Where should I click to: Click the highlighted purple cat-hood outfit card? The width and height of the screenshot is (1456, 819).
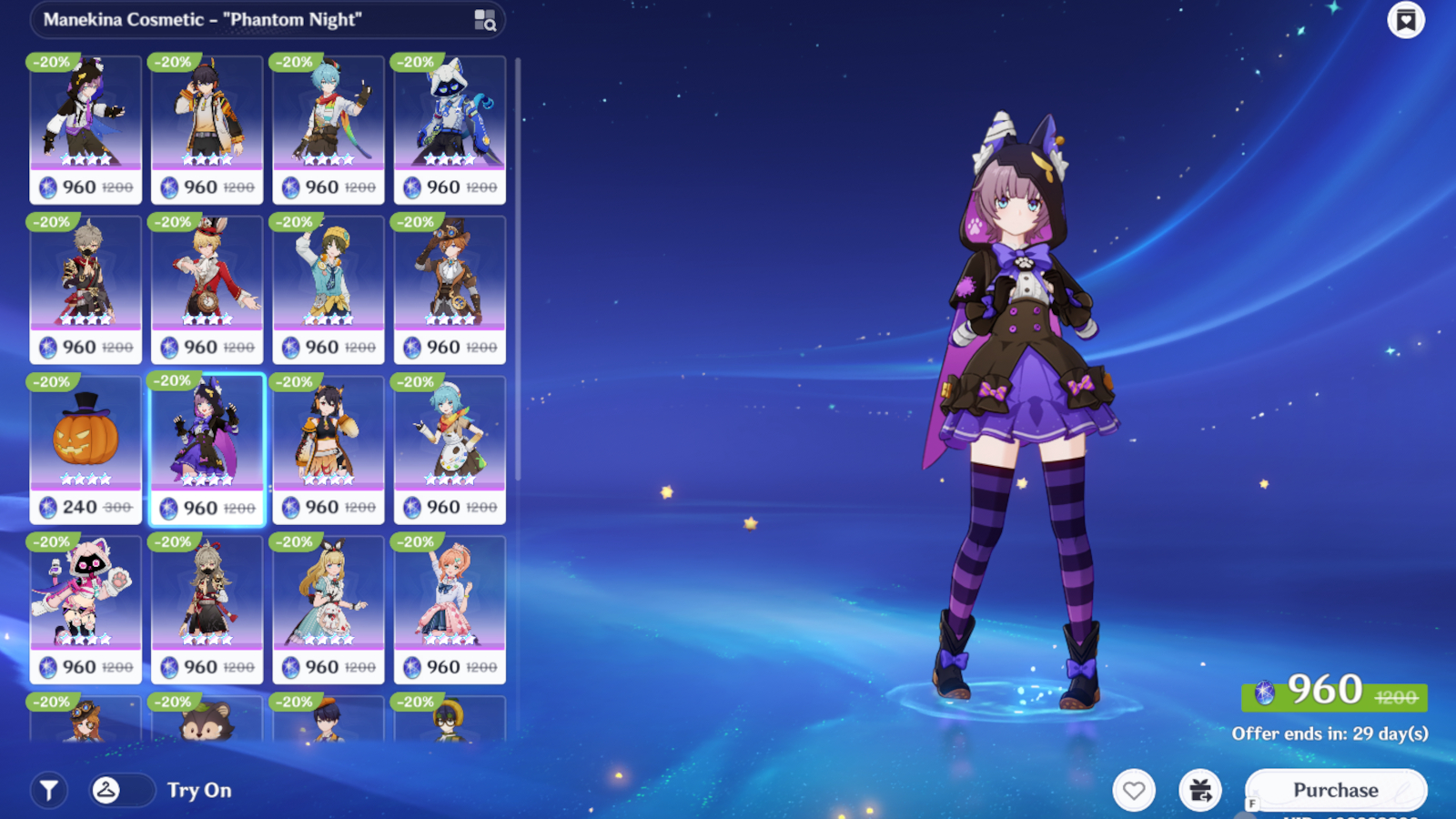(207, 446)
